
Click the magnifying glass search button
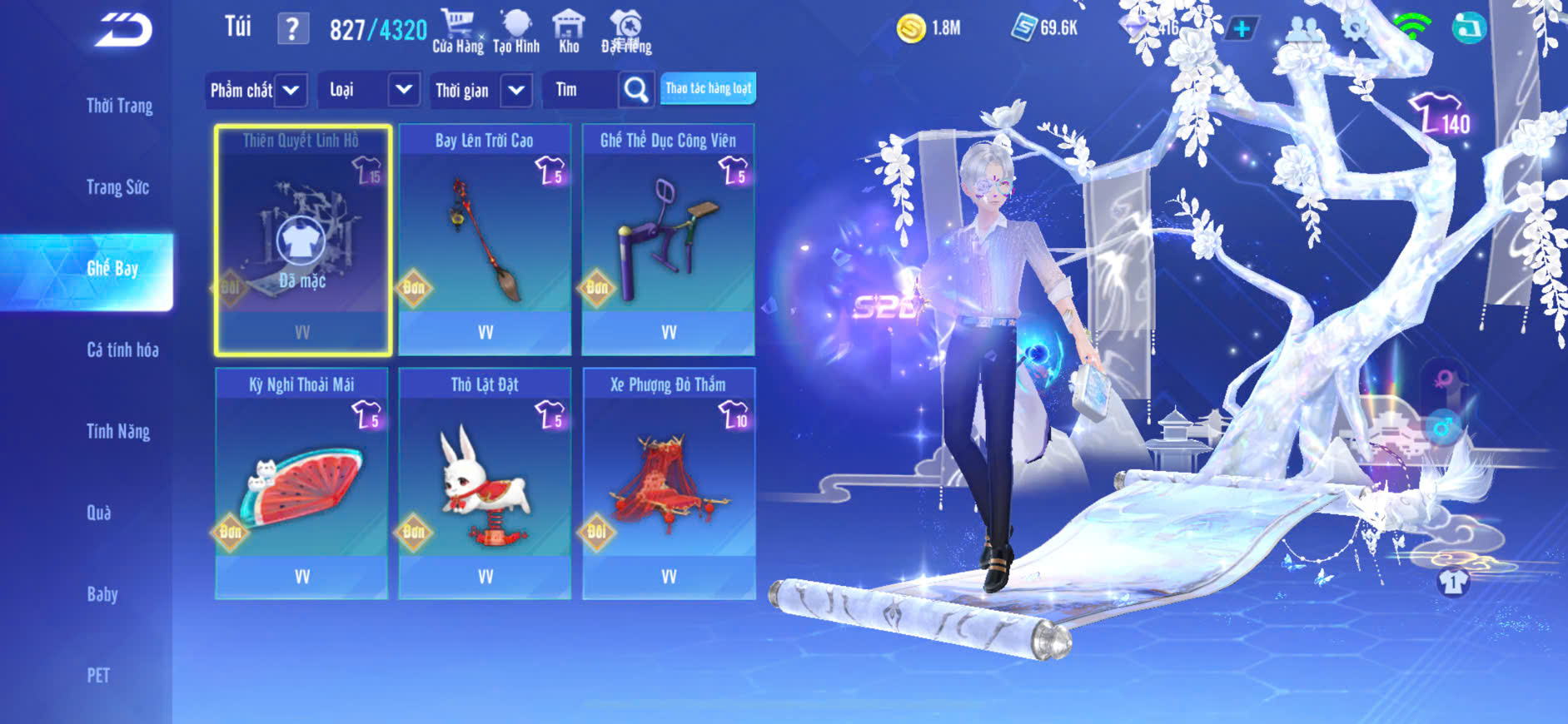[x=635, y=90]
